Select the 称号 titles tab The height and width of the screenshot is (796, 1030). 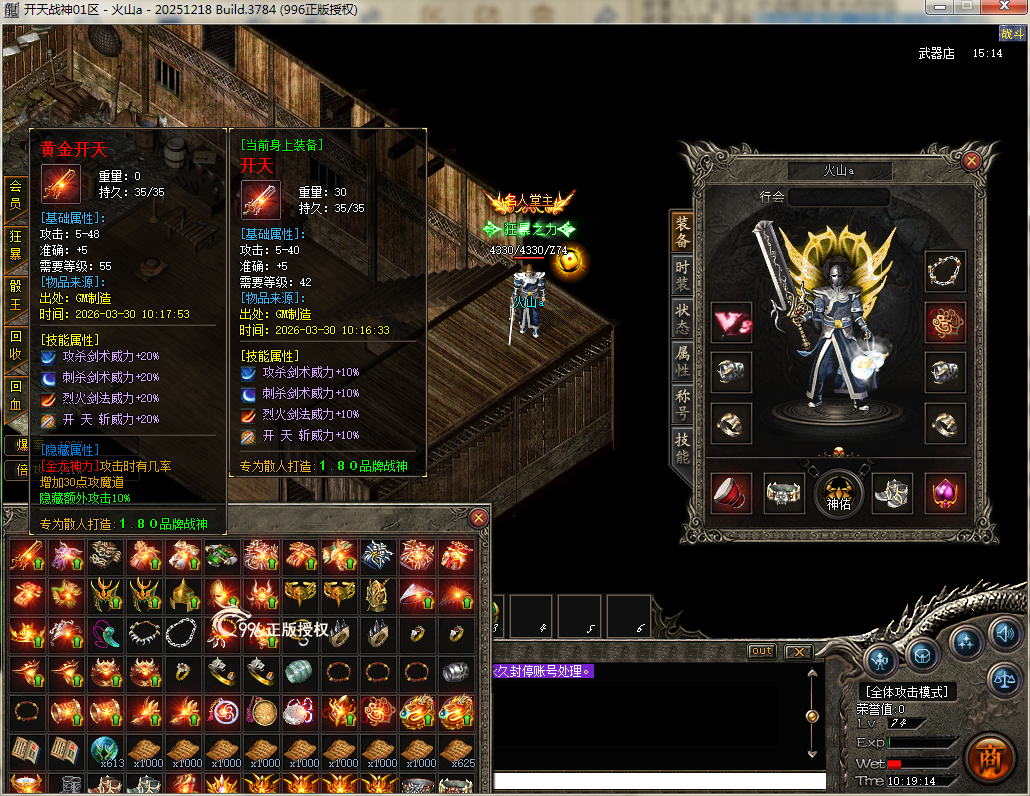click(x=682, y=404)
